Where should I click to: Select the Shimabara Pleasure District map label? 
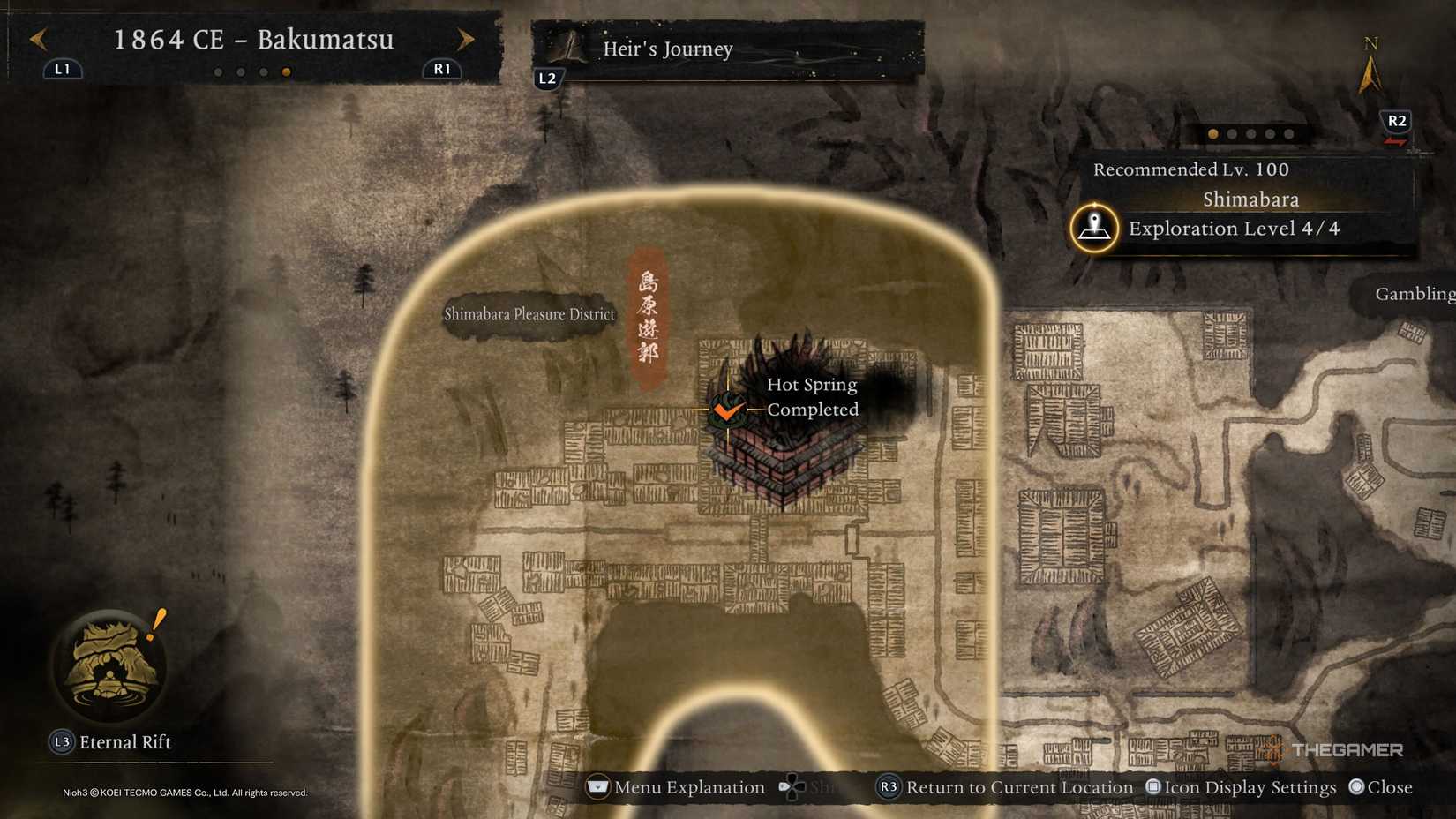pyautogui.click(x=528, y=314)
